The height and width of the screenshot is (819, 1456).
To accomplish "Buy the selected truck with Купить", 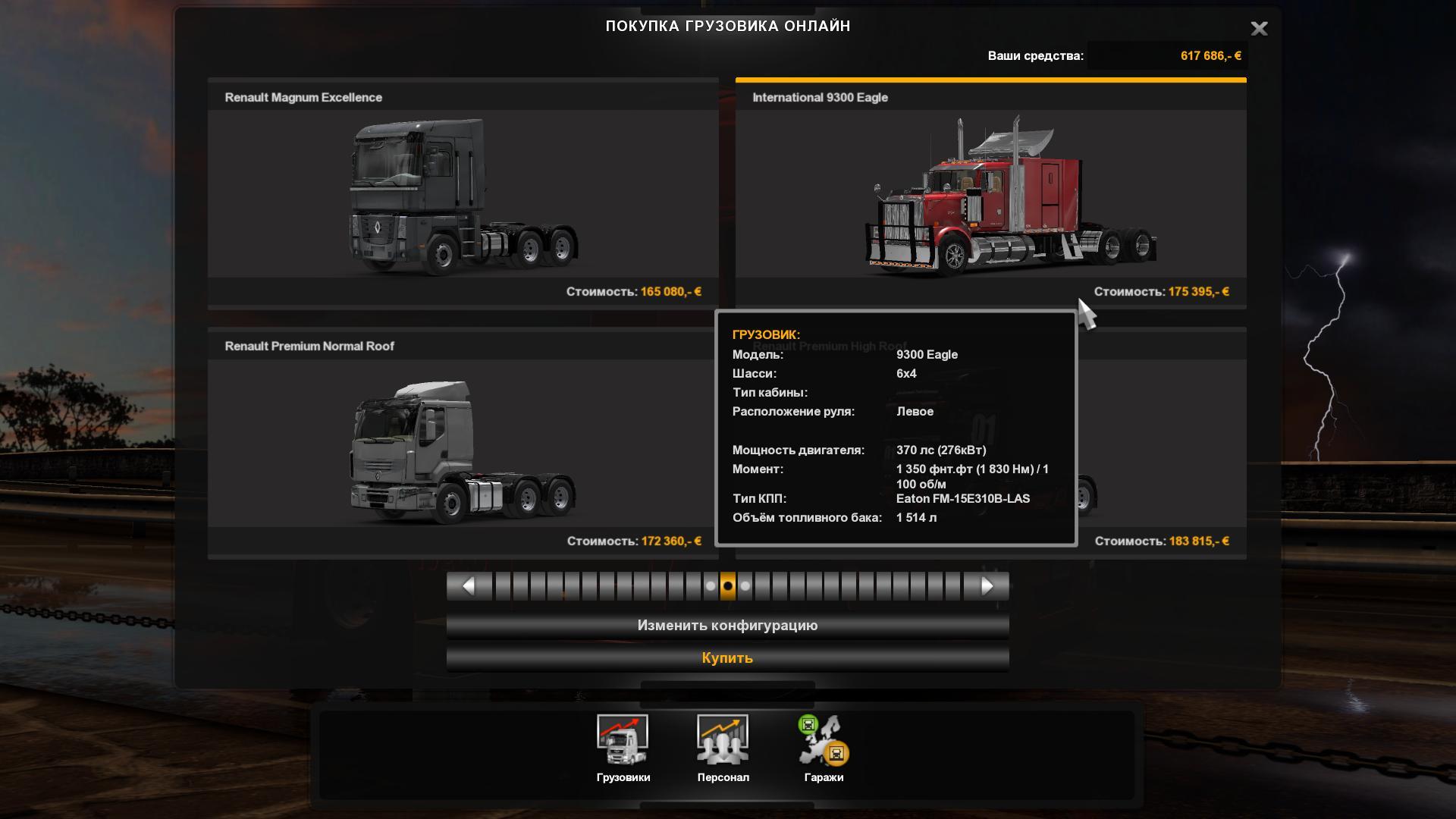I will pos(727,658).
